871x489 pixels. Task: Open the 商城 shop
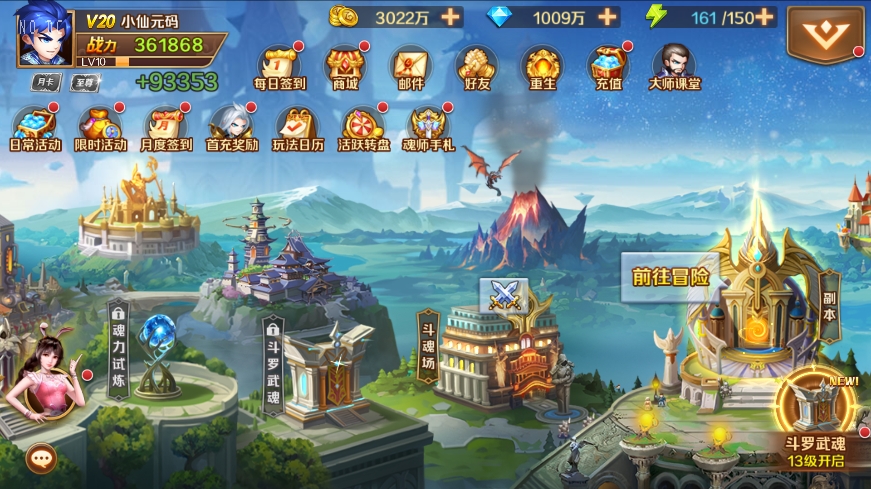pos(345,66)
